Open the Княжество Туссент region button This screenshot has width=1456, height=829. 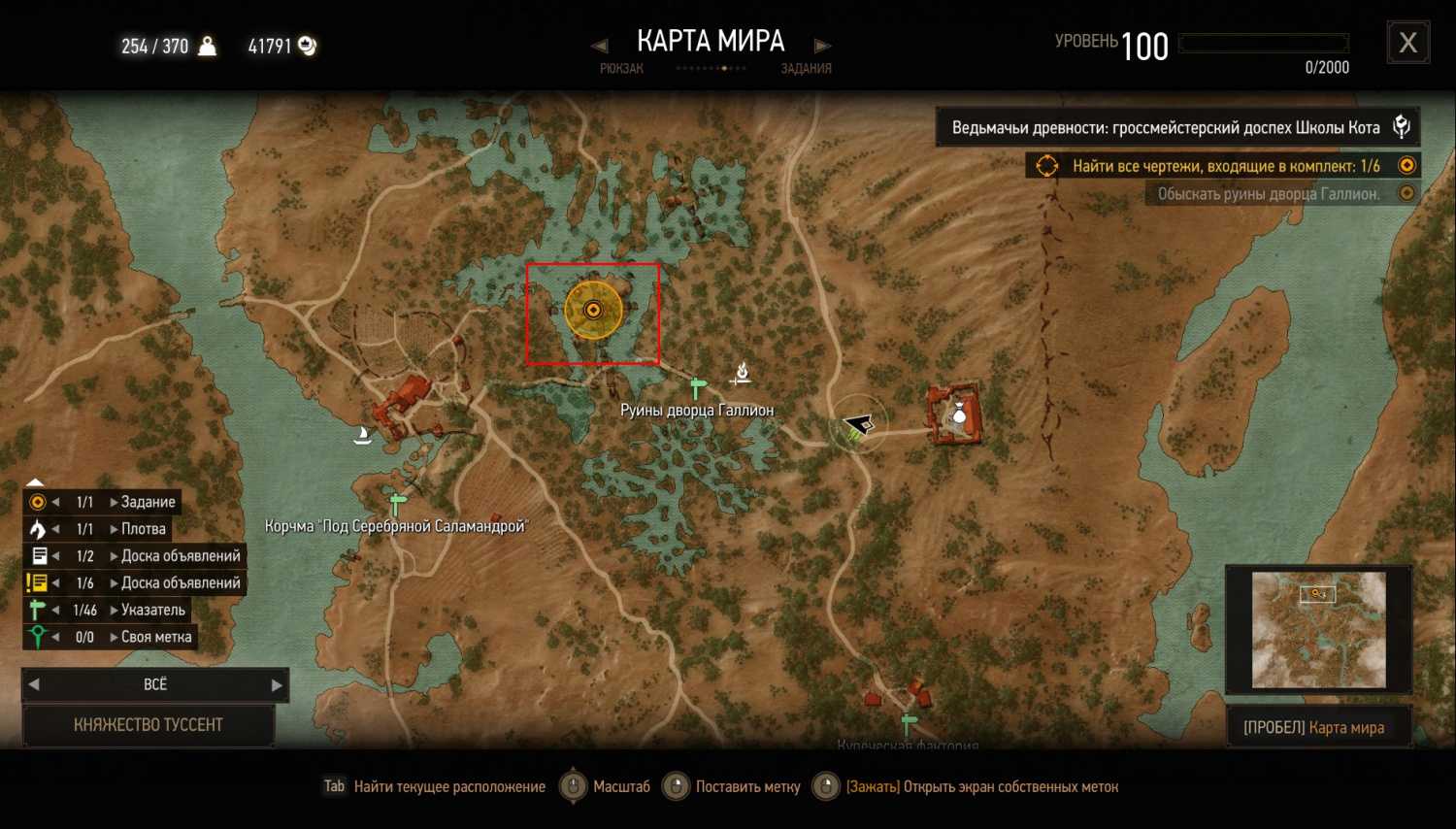(x=149, y=725)
